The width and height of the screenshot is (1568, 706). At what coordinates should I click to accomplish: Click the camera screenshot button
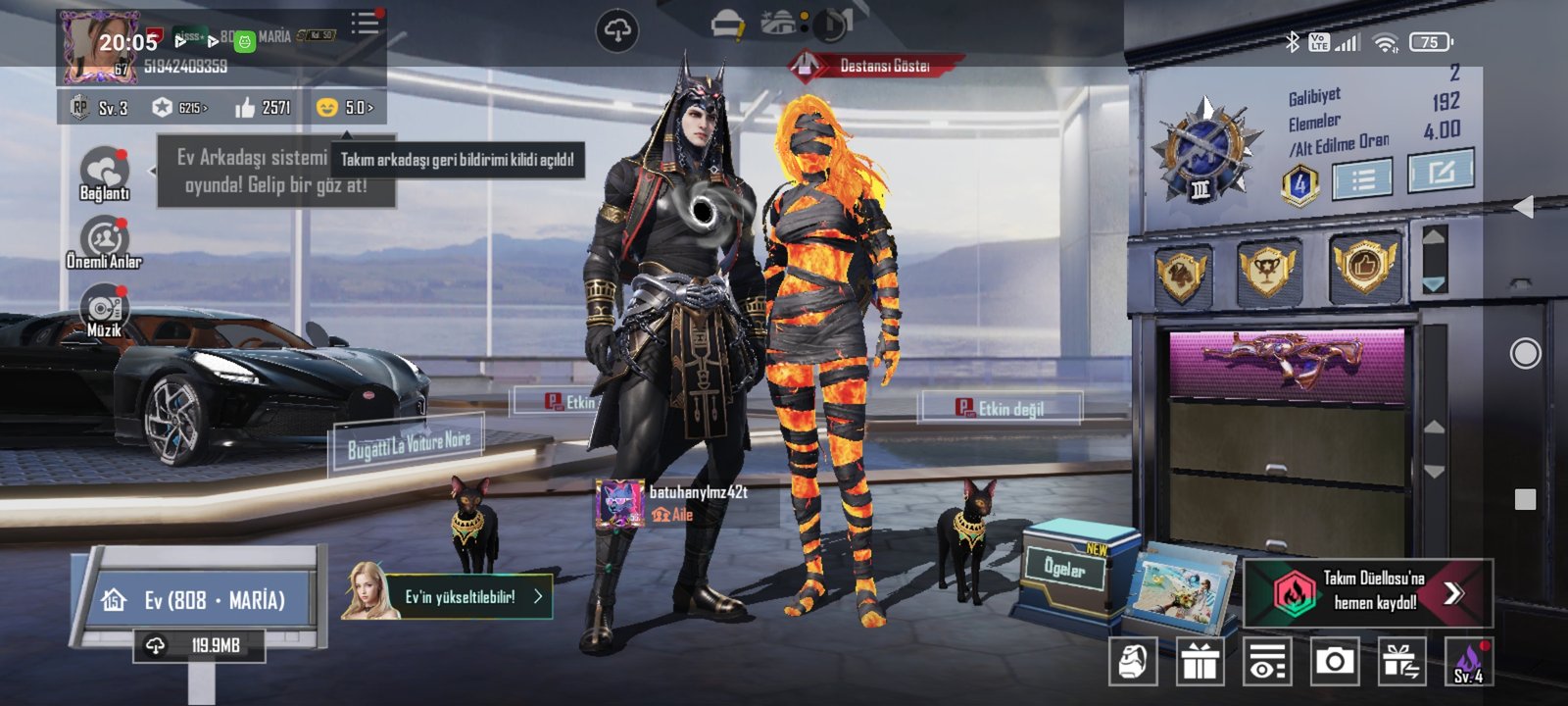[x=1334, y=662]
